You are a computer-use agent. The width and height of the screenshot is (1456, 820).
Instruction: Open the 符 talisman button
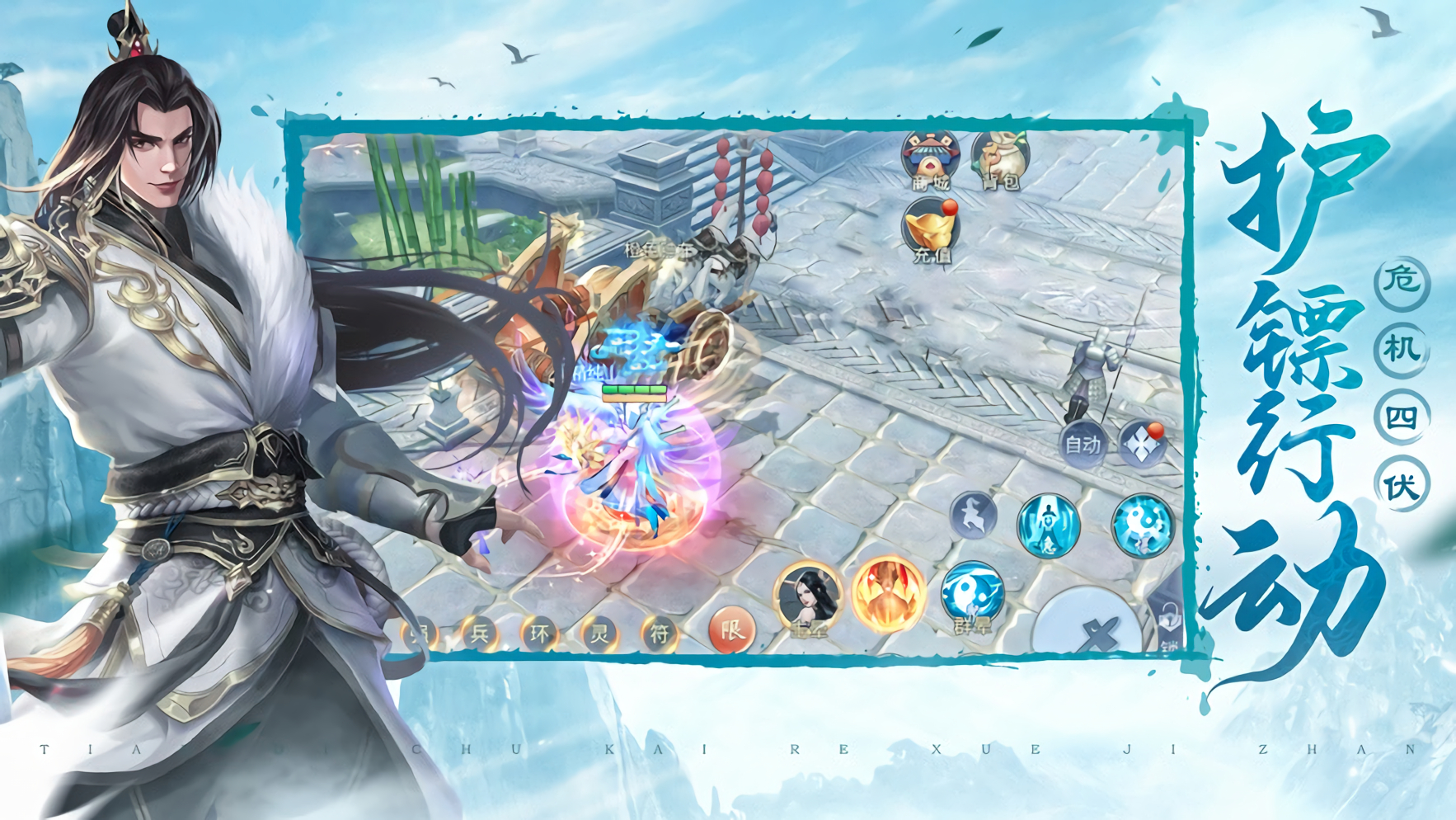click(660, 634)
